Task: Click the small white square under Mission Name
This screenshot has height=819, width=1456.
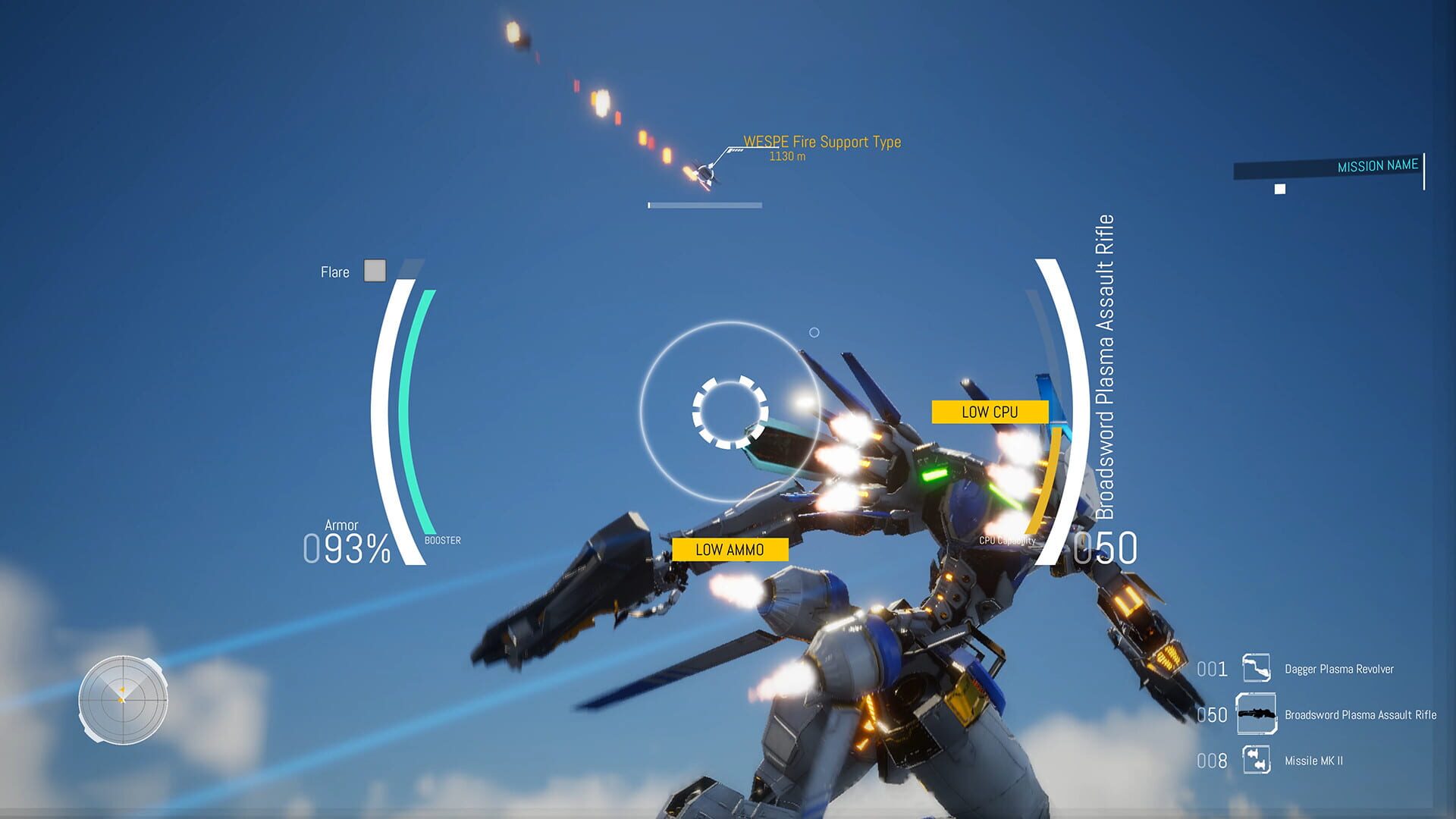Action: coord(1280,190)
